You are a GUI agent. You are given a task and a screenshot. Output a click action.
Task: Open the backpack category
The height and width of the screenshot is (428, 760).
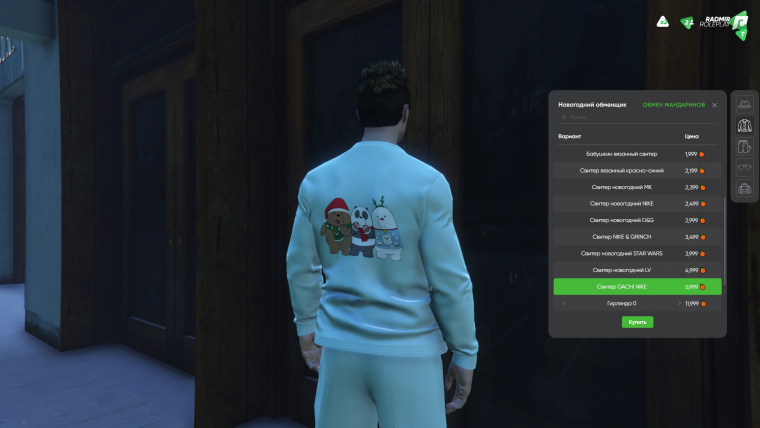(744, 188)
